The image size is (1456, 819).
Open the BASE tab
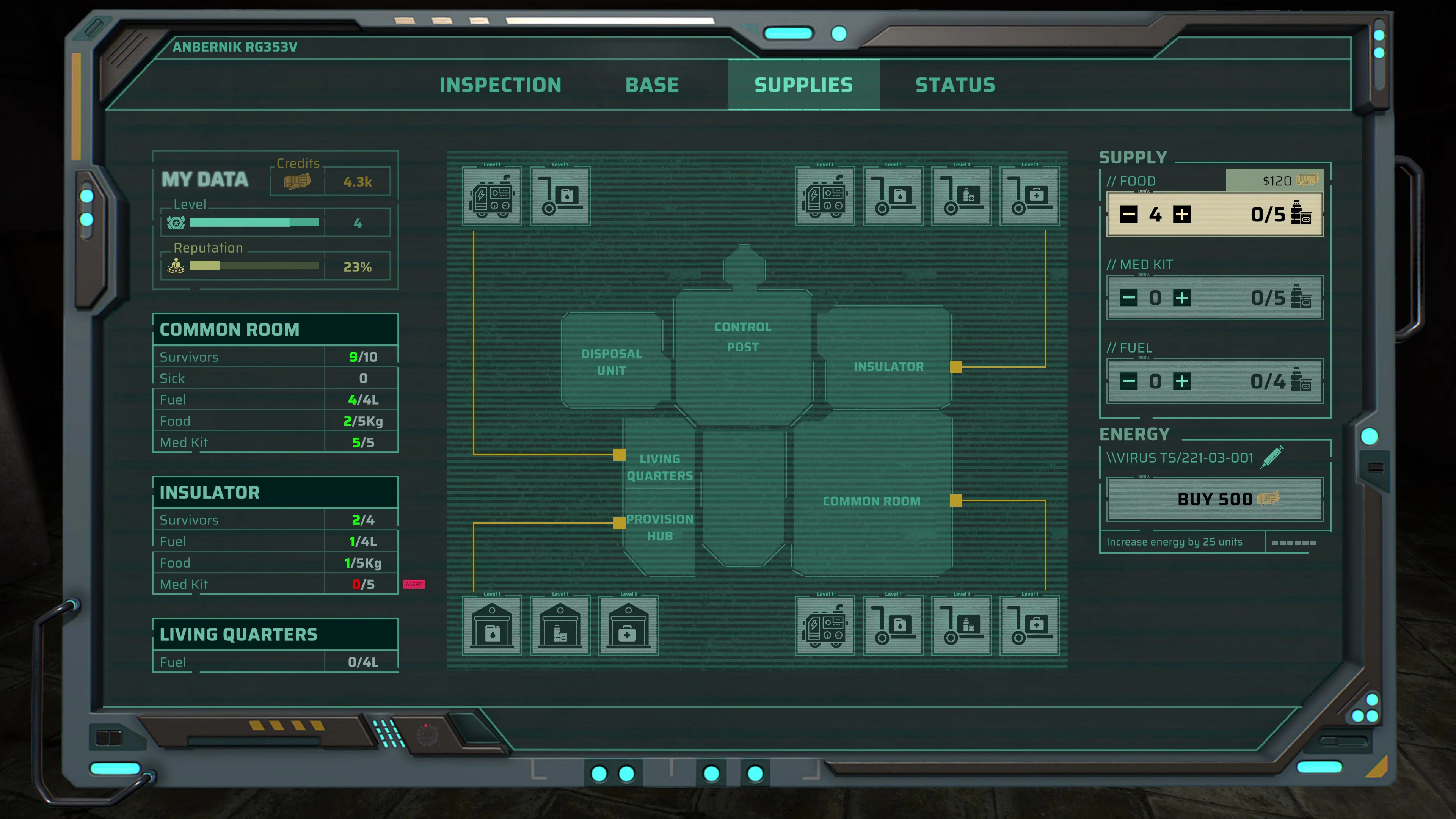tap(652, 85)
